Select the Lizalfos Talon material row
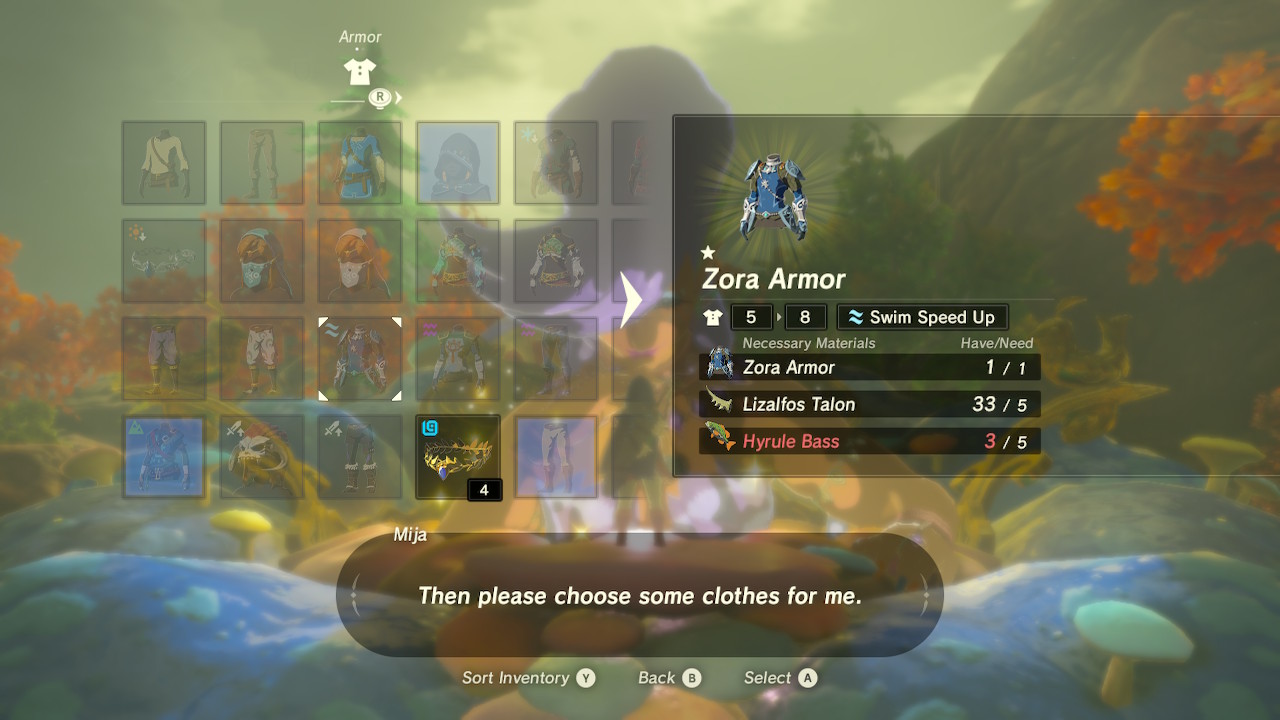The width and height of the screenshot is (1280, 720). coord(869,404)
